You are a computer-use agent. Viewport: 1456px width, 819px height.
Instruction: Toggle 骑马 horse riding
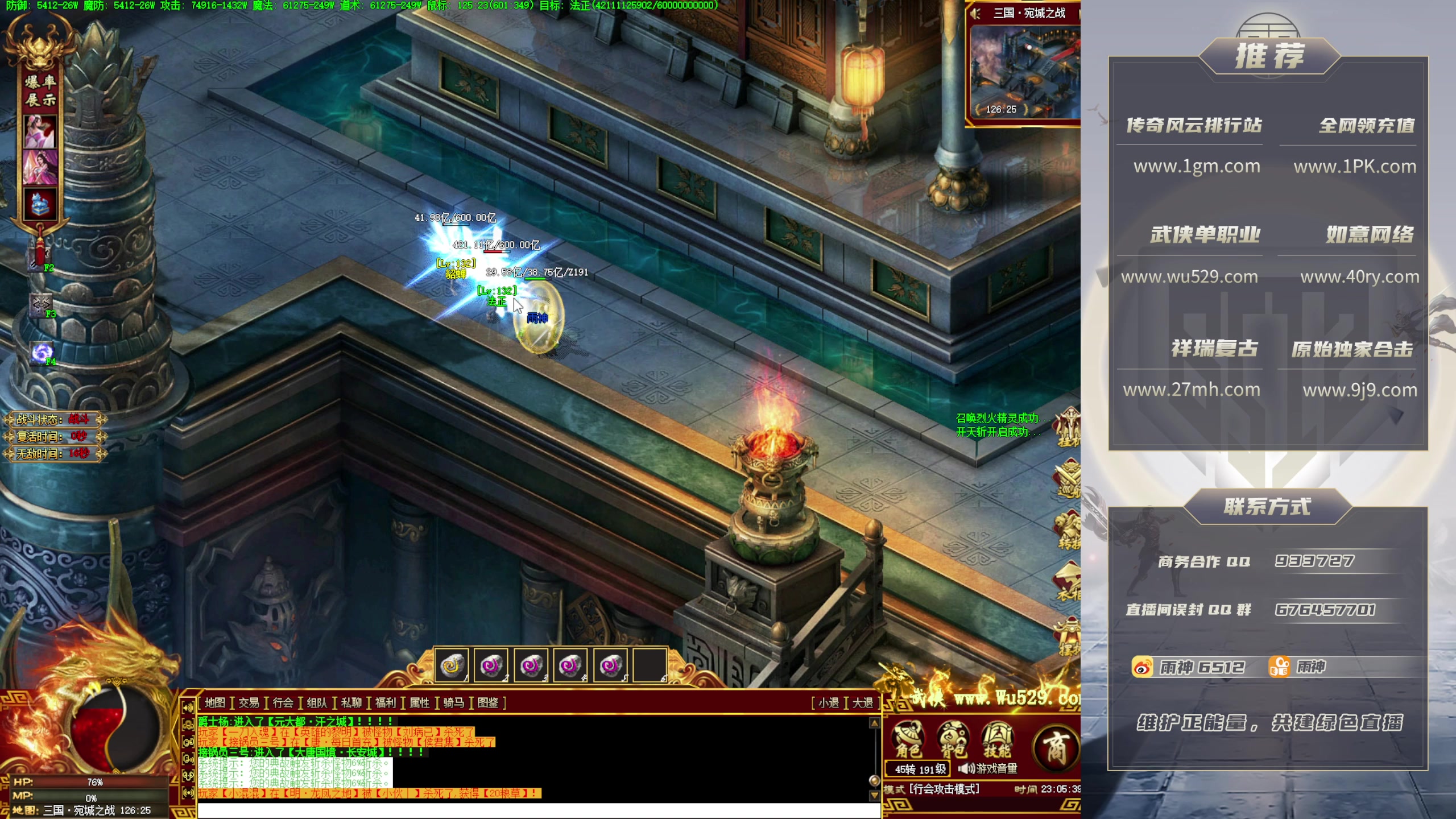(x=453, y=703)
